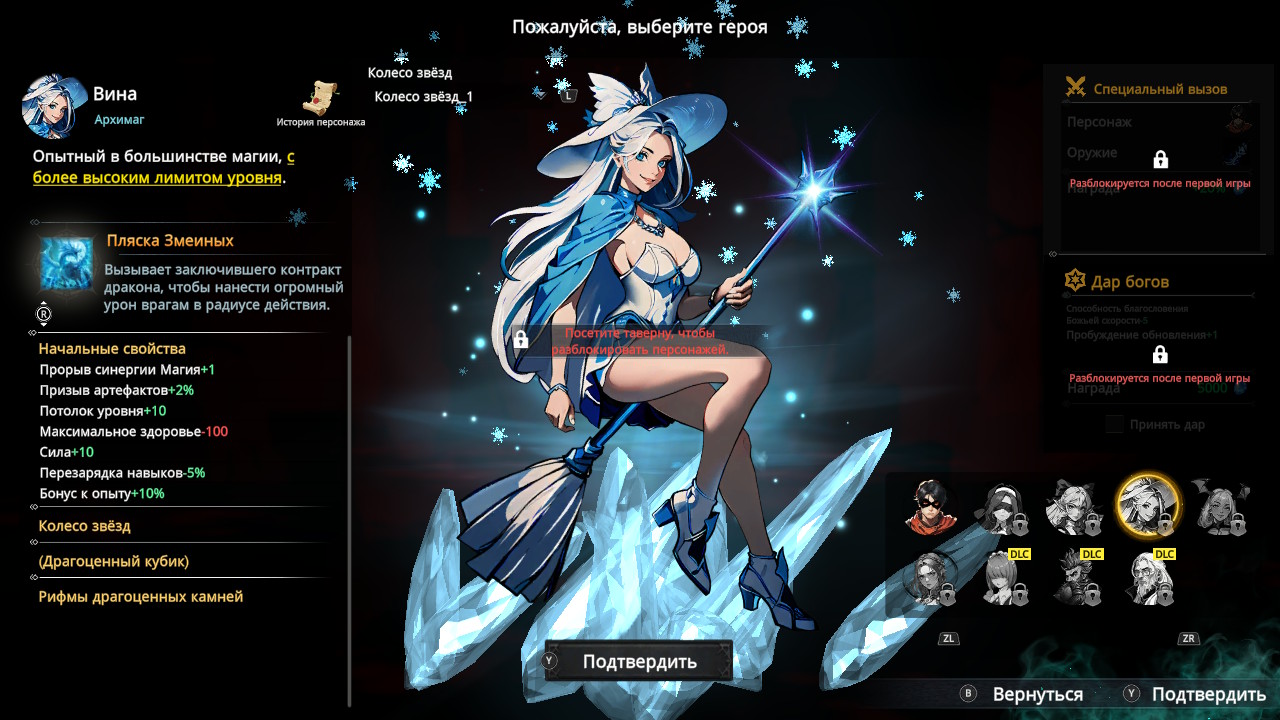This screenshot has width=1280, height=720.
Task: Open the История персонажа scroll
Action: [x=321, y=98]
